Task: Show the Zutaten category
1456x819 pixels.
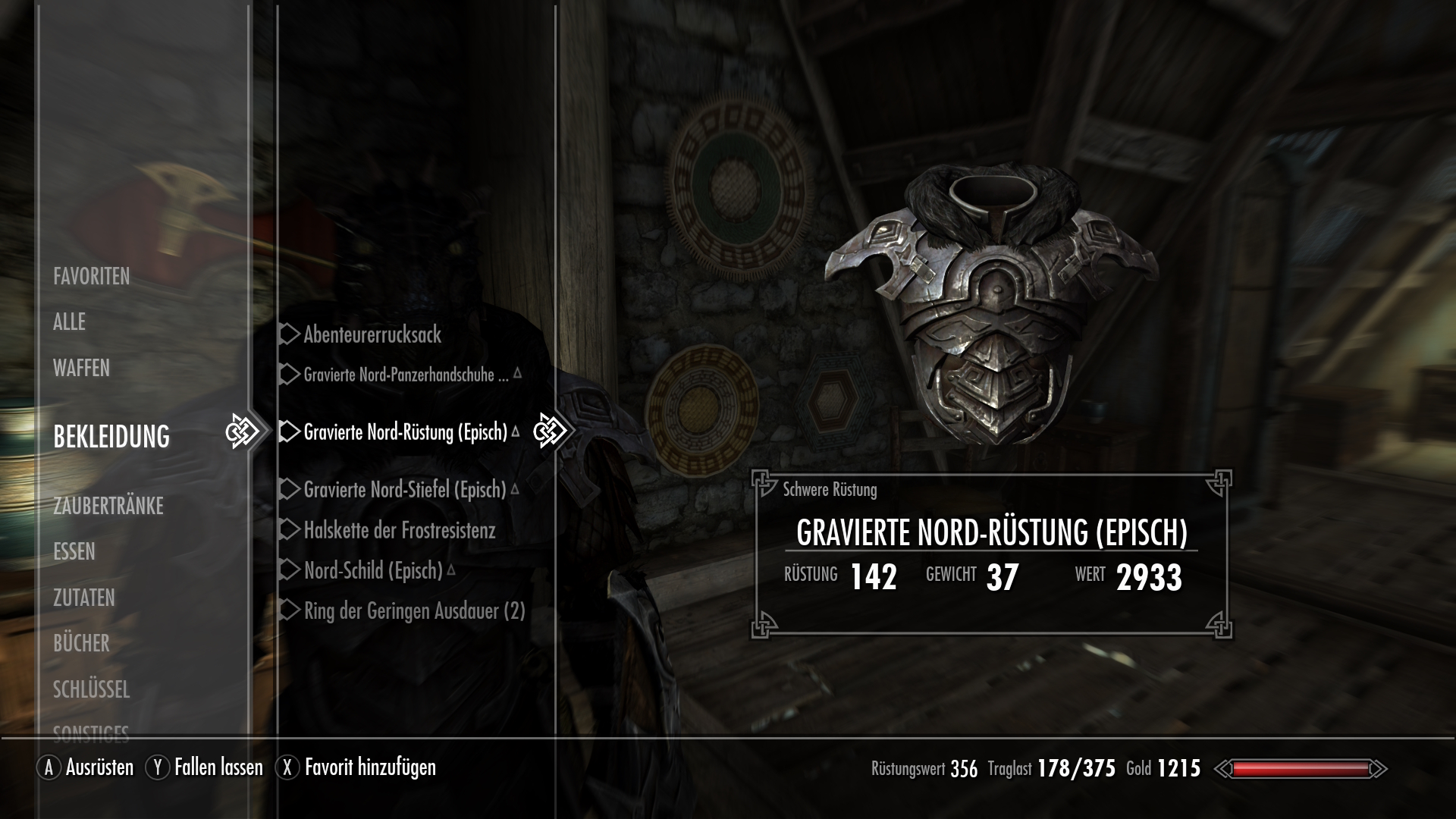Action: tap(84, 598)
